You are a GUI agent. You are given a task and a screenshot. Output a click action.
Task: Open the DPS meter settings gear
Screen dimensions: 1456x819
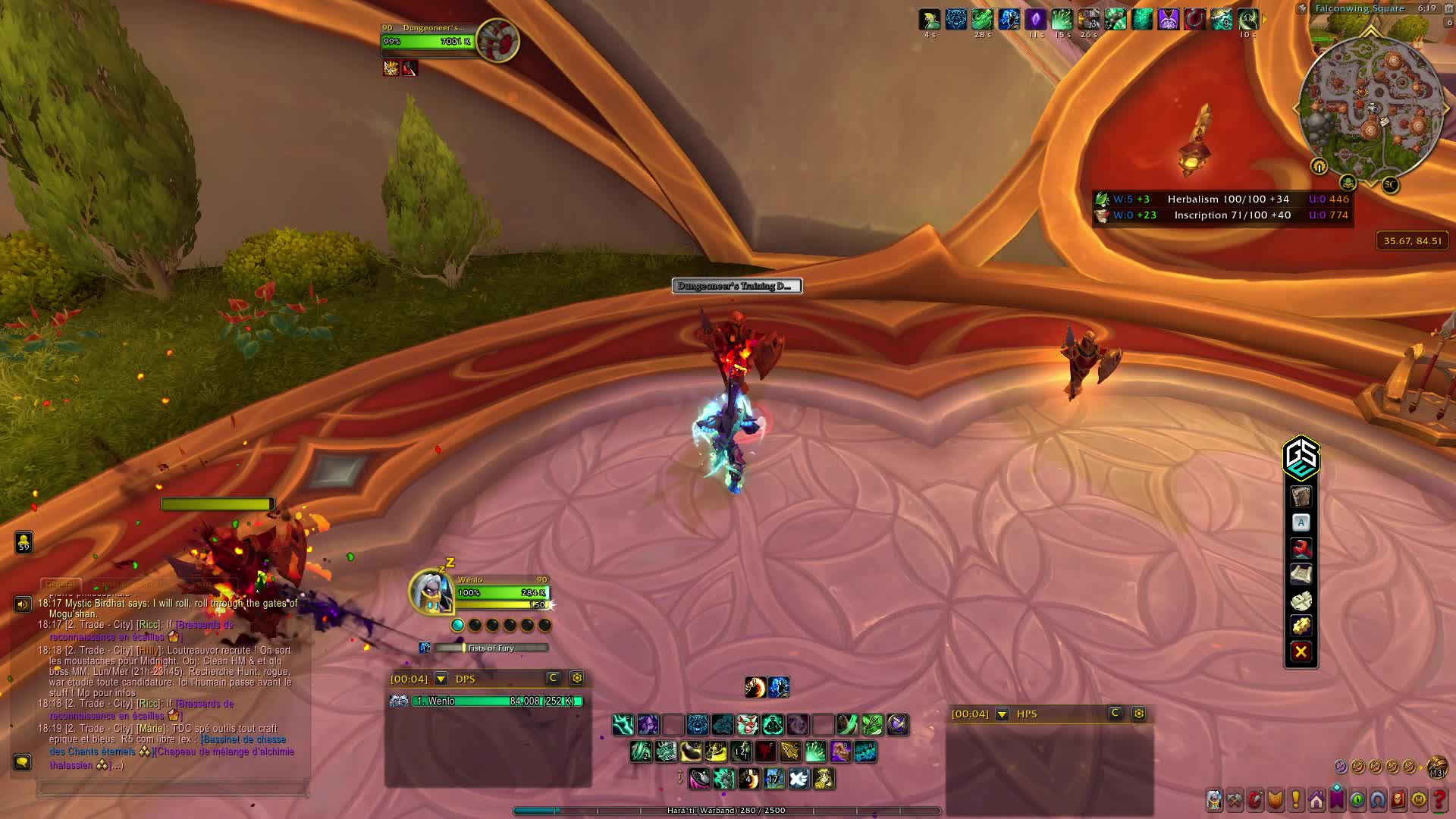point(577,678)
